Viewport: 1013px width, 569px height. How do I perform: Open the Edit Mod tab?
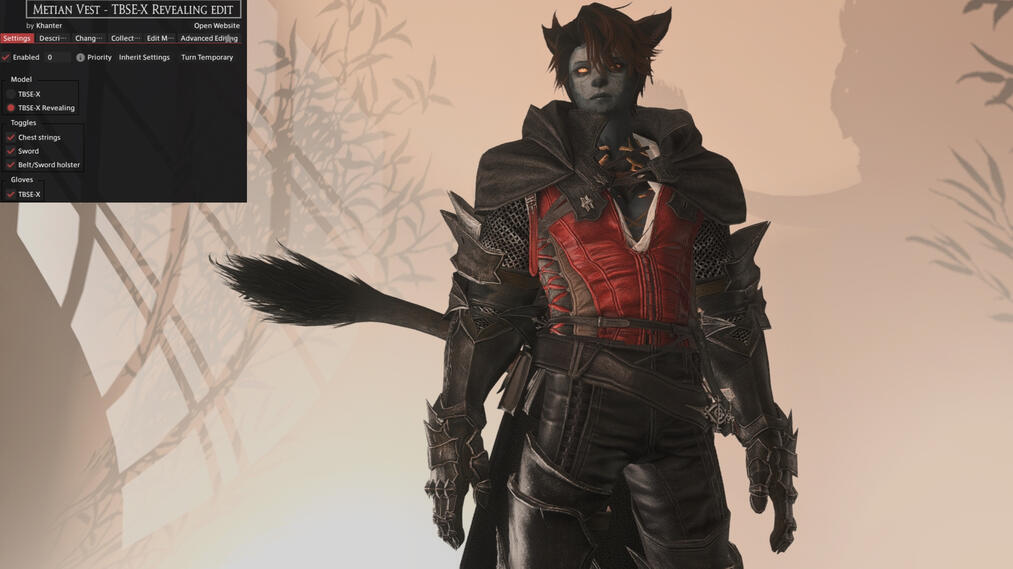pyautogui.click(x=160, y=39)
